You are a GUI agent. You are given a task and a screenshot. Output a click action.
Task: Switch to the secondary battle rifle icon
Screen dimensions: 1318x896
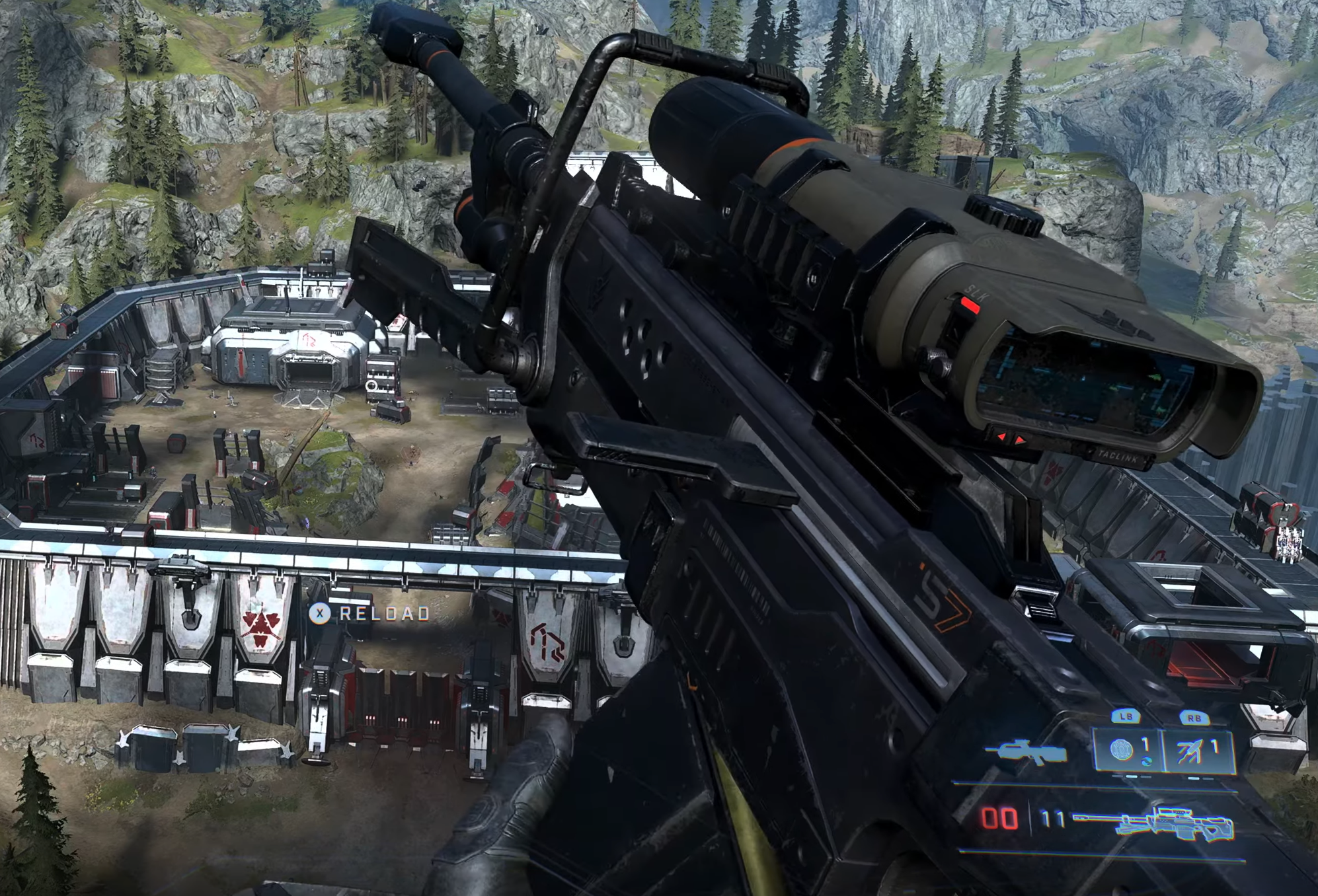[x=1025, y=753]
